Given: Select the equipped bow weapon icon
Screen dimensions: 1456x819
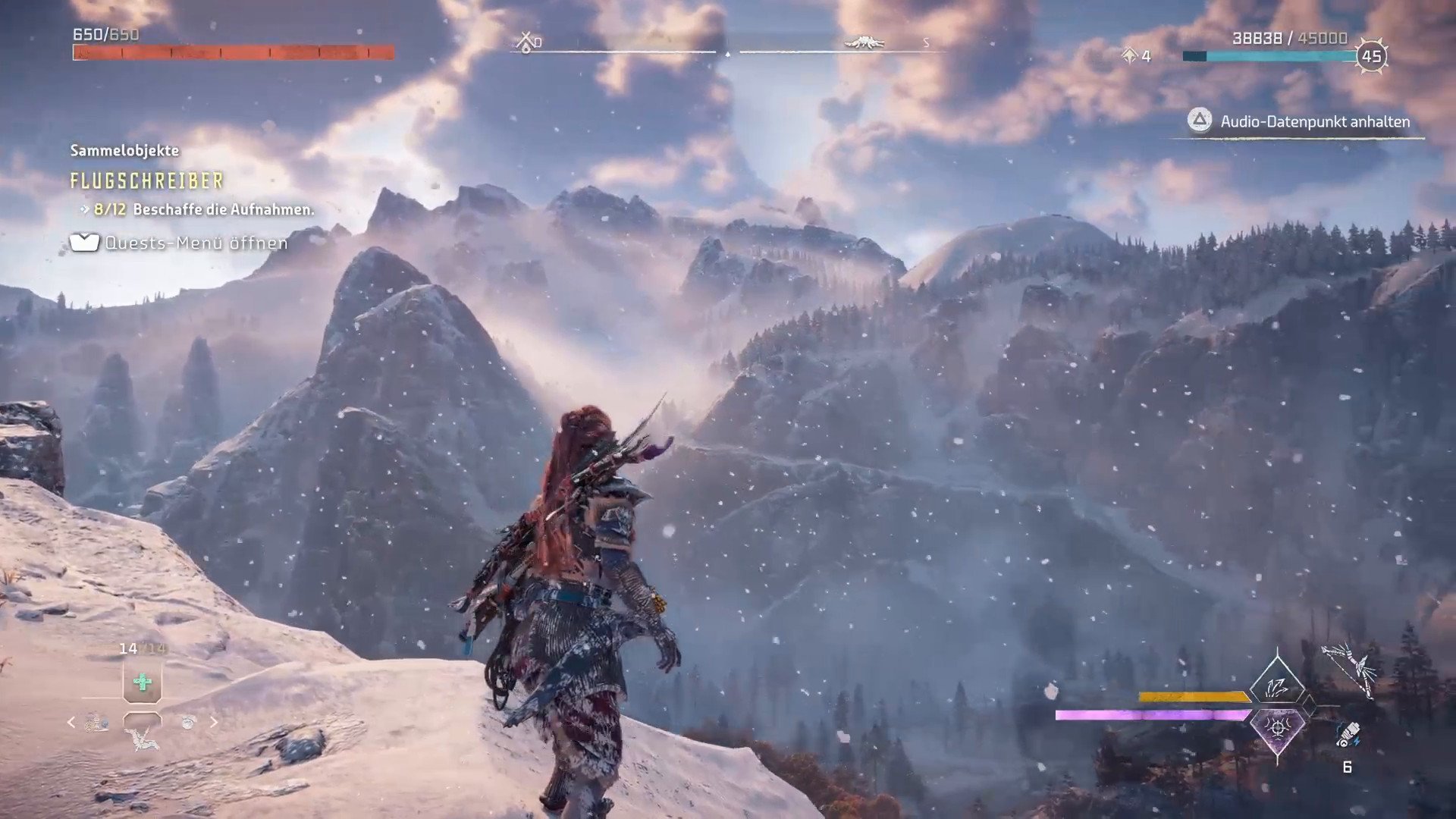Looking at the screenshot, I should [1351, 669].
